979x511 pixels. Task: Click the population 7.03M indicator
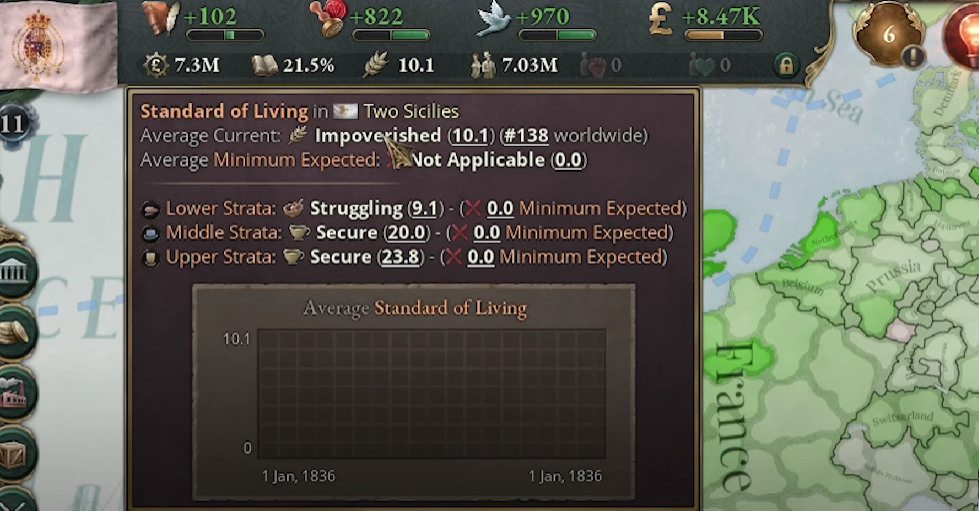515,66
